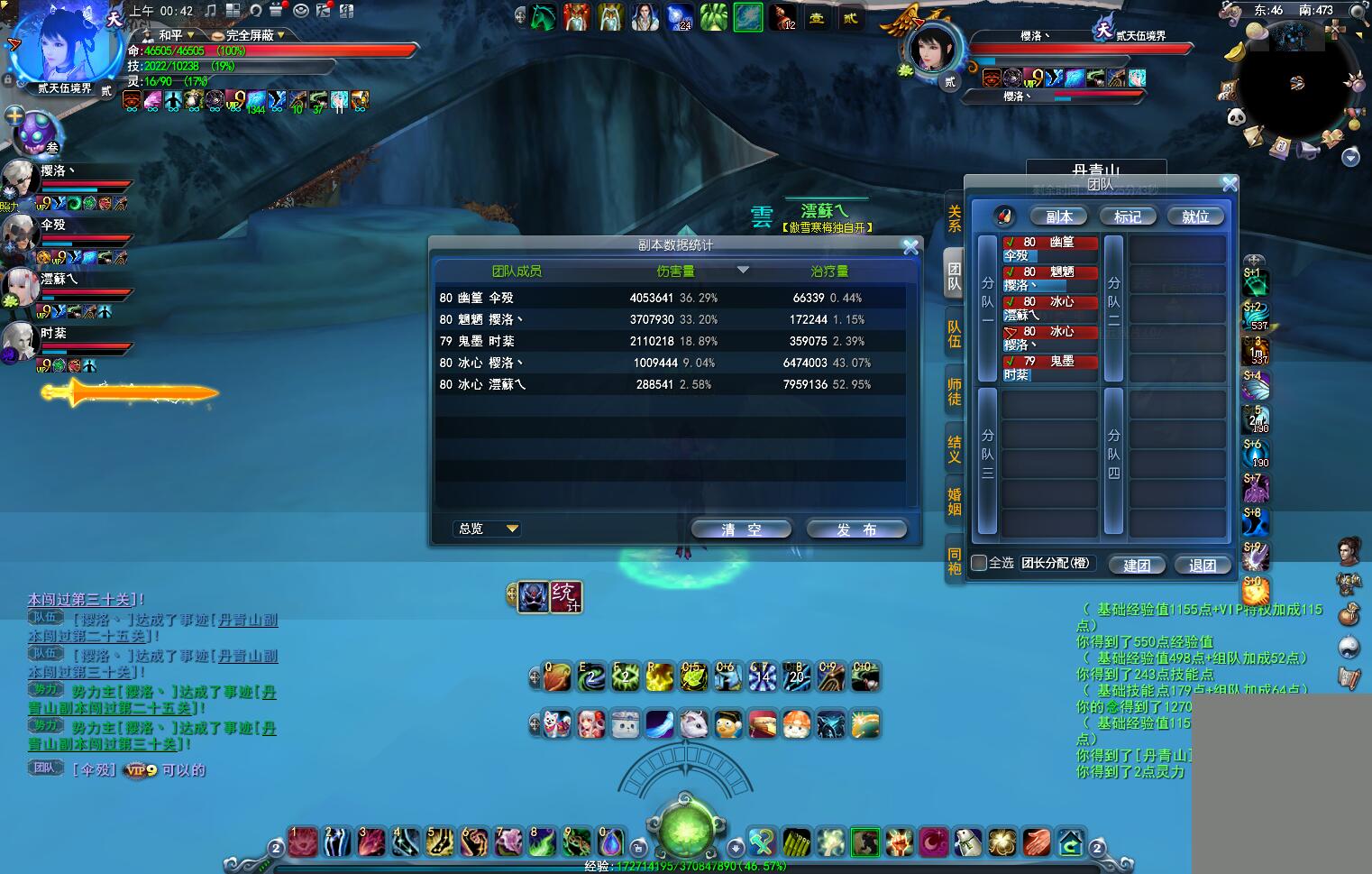Toggle the 全选 select-all checkbox
The width and height of the screenshot is (1372, 874).
tap(979, 563)
